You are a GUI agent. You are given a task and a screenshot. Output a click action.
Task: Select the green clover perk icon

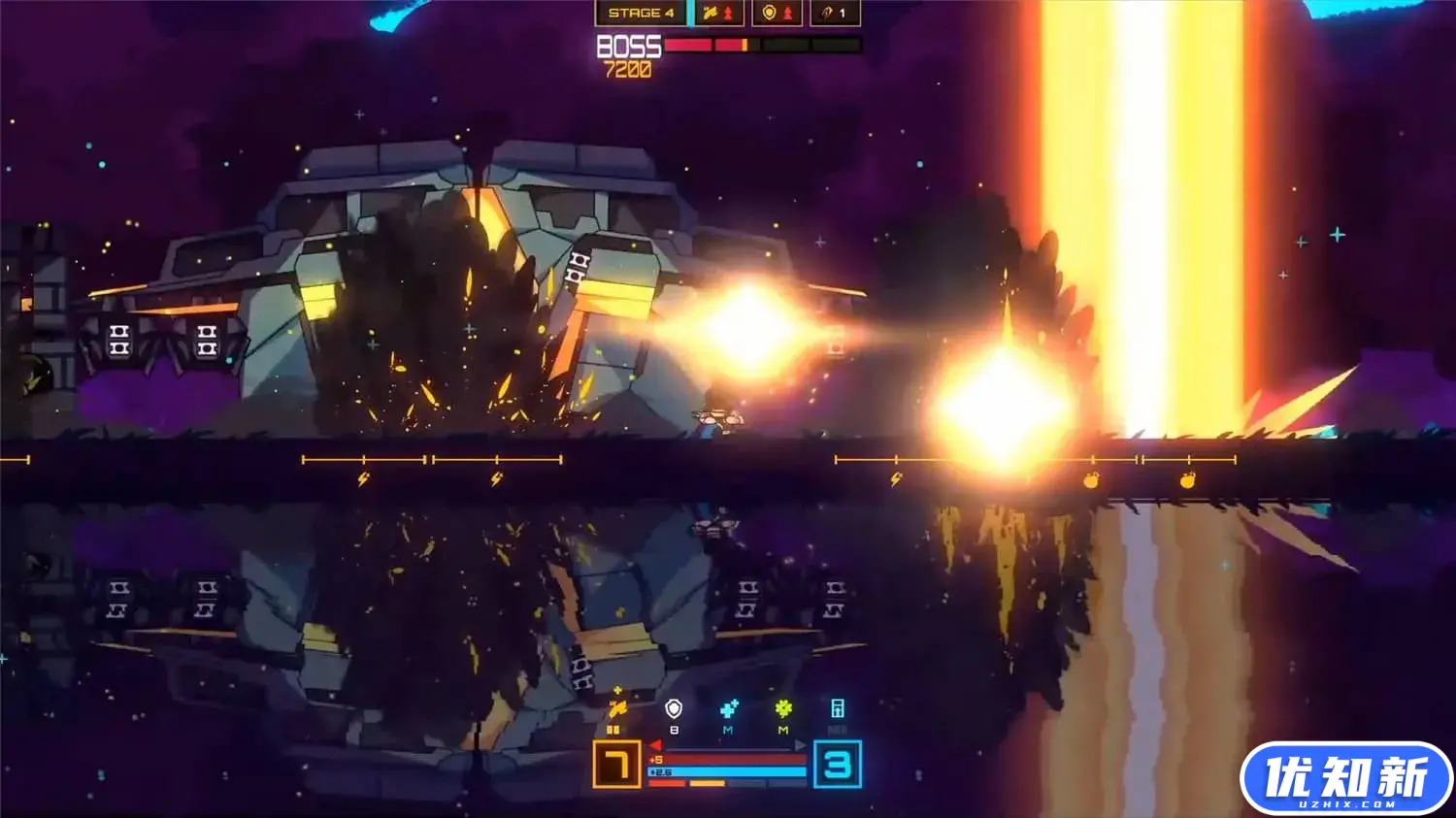(x=783, y=709)
